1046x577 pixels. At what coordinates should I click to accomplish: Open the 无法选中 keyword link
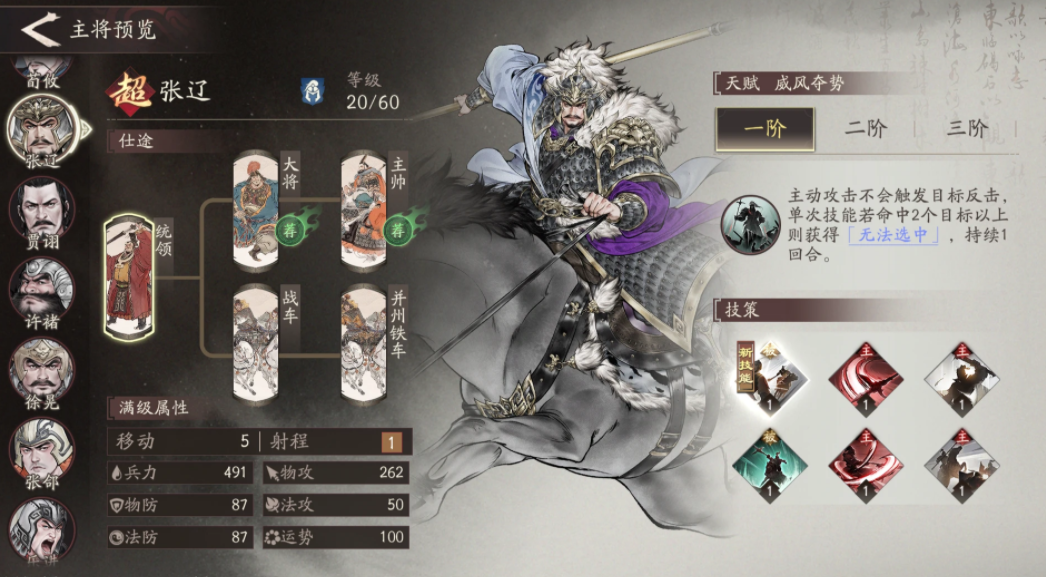[x=893, y=236]
